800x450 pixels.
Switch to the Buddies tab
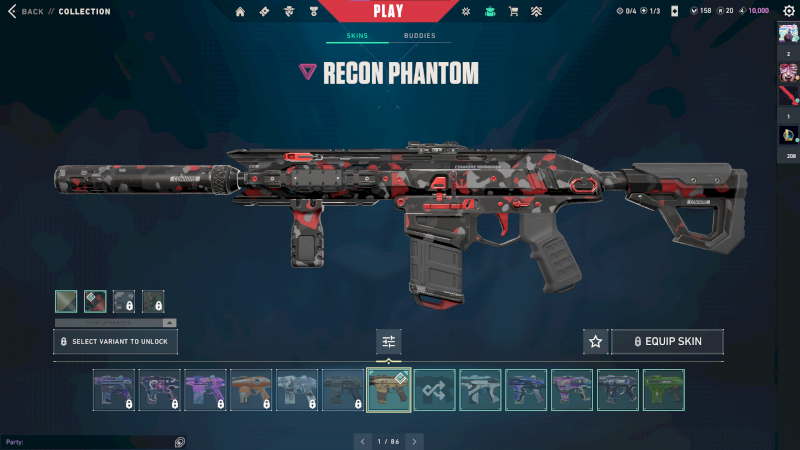[x=419, y=36]
